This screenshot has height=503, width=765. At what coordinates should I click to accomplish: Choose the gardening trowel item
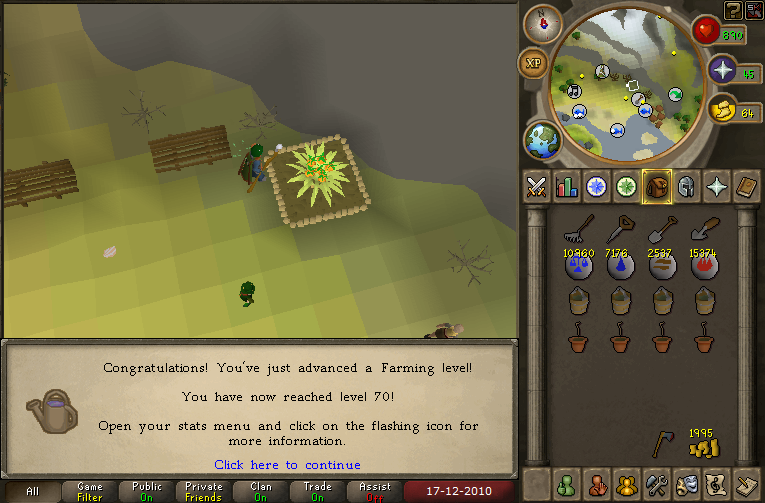tap(704, 232)
